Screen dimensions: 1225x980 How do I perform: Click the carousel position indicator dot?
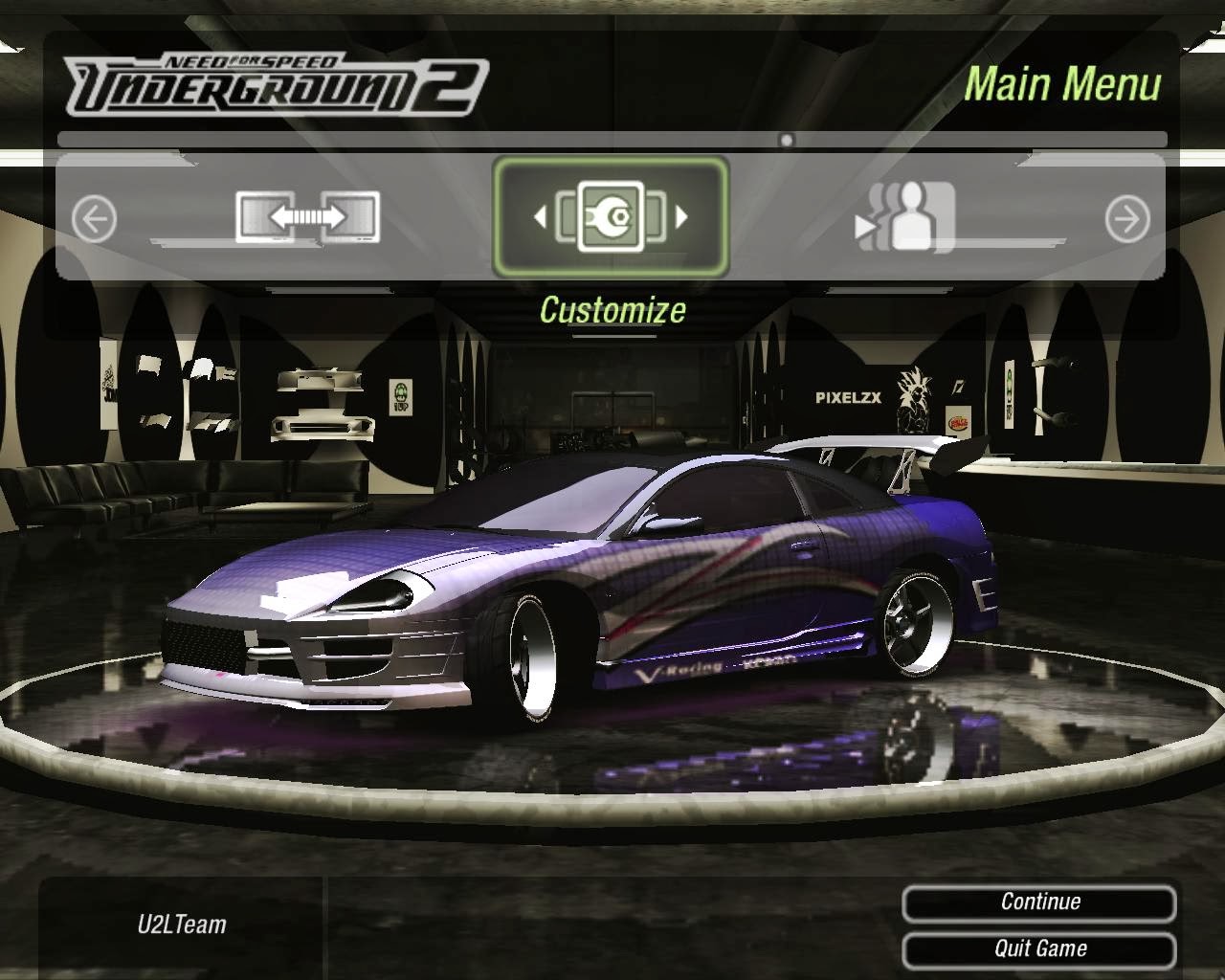pos(785,139)
